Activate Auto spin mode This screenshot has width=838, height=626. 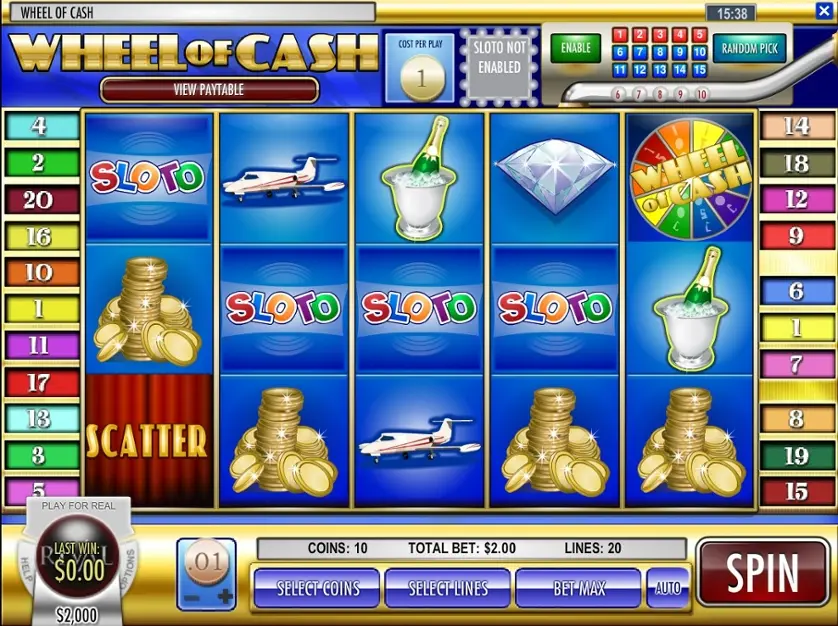tap(668, 588)
